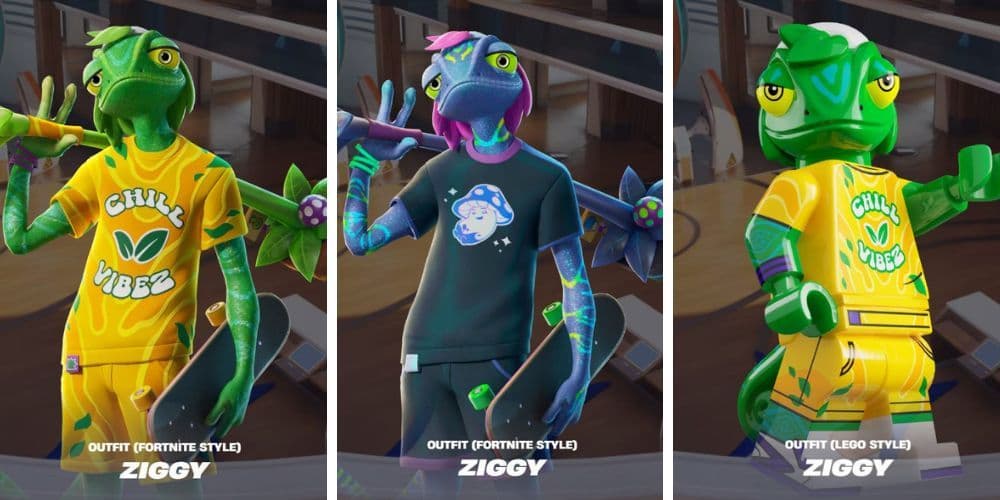The image size is (1000, 500).
Task: Select the green Ziggy Fortnite-style outfit card
Action: click(x=163, y=250)
